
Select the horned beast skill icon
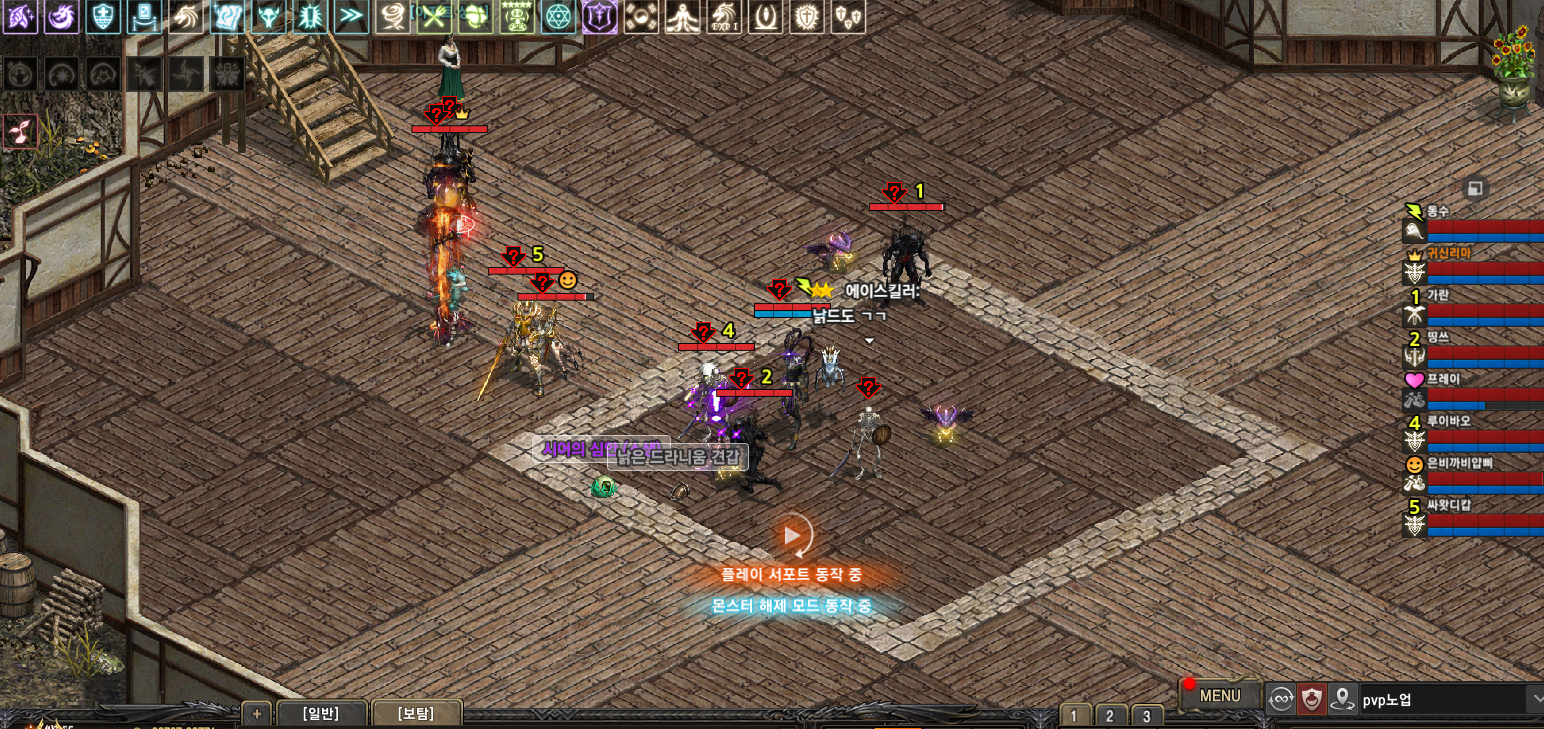click(x=269, y=17)
